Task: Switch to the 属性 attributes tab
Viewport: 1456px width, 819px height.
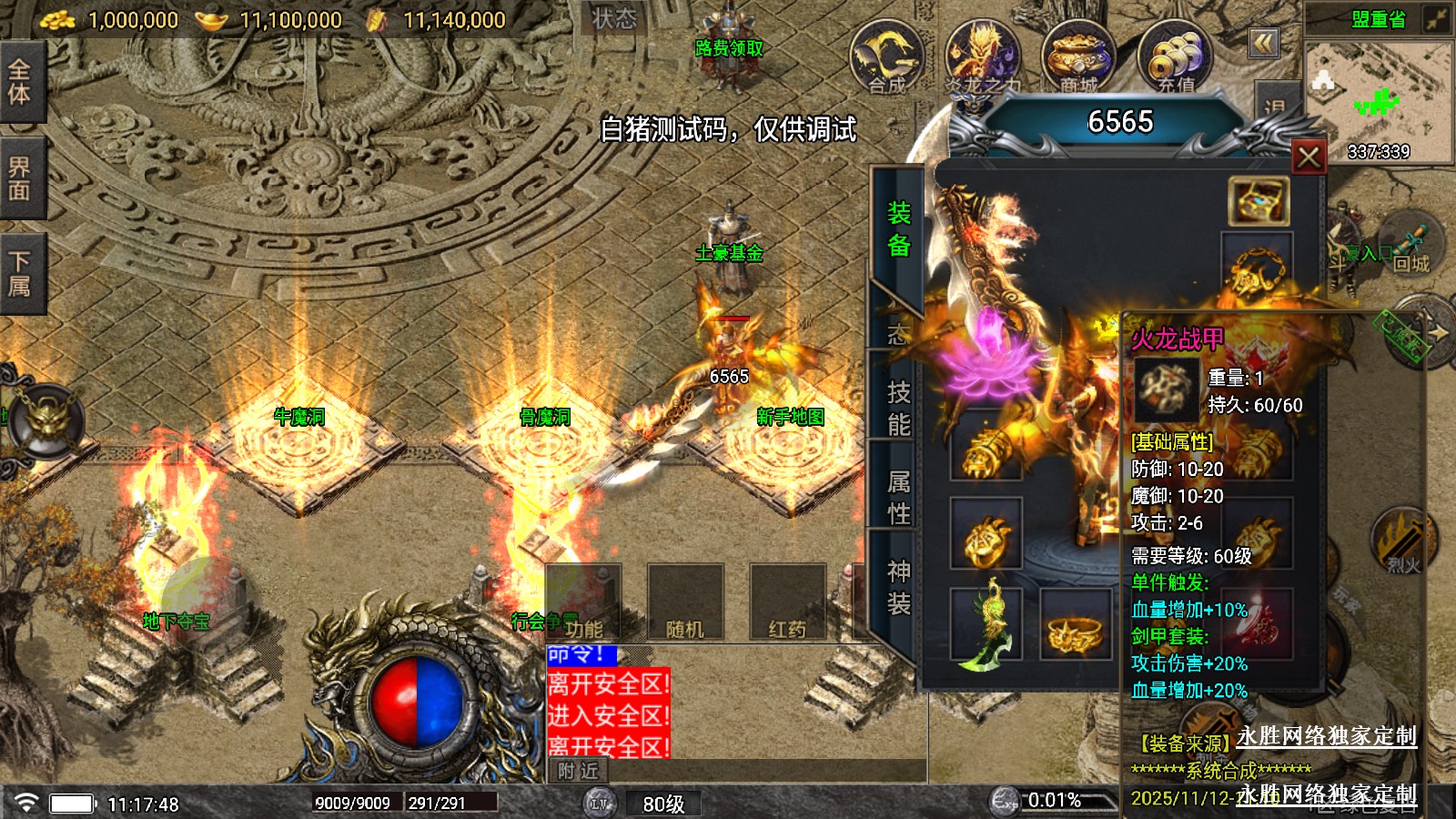Action: tap(898, 497)
